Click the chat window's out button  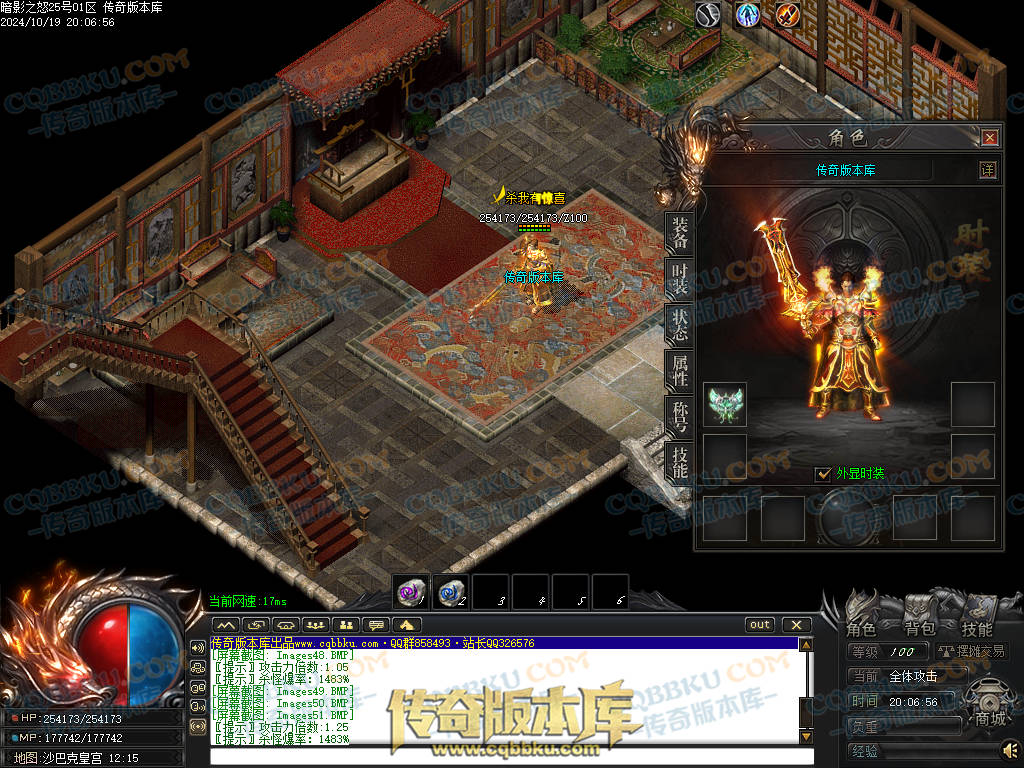[760, 625]
